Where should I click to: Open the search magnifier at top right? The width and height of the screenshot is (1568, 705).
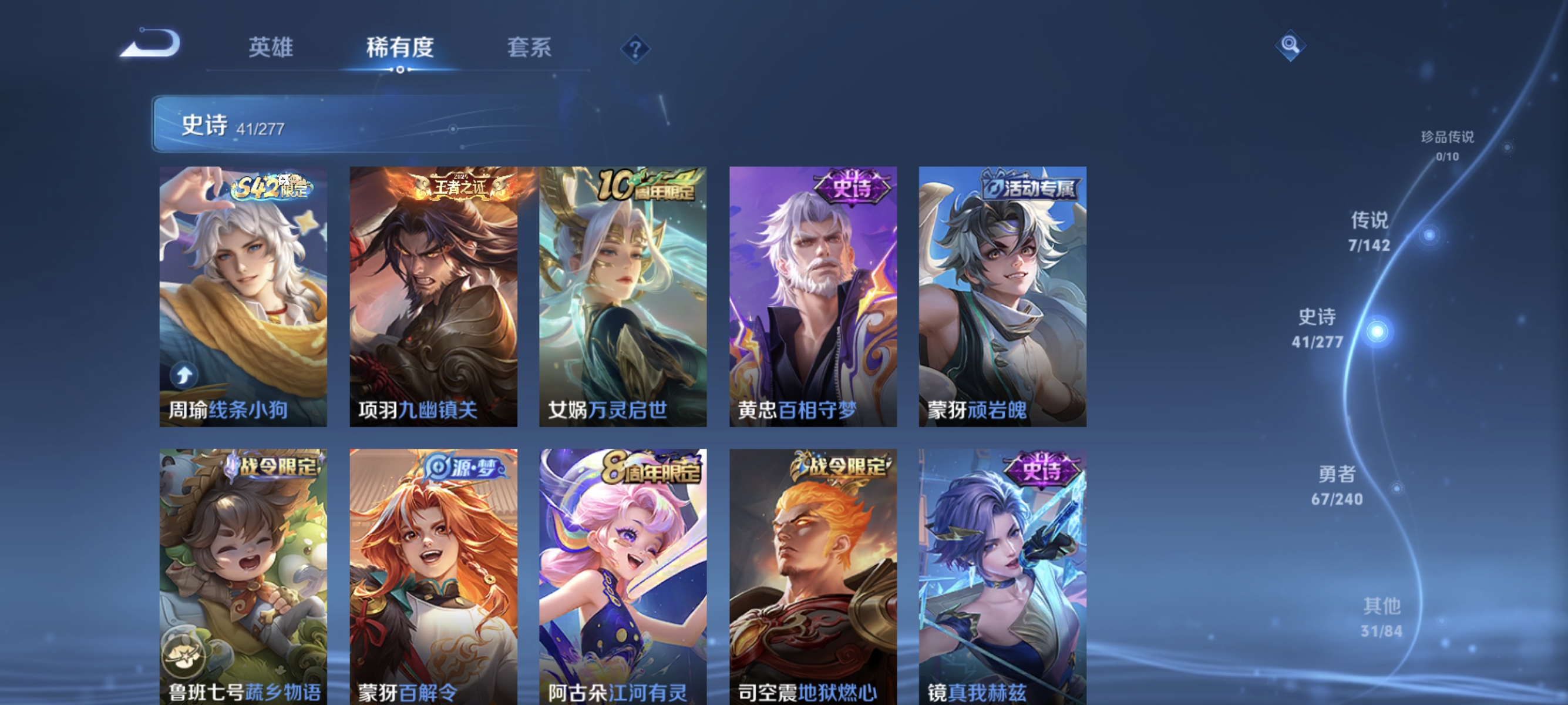(x=1290, y=45)
